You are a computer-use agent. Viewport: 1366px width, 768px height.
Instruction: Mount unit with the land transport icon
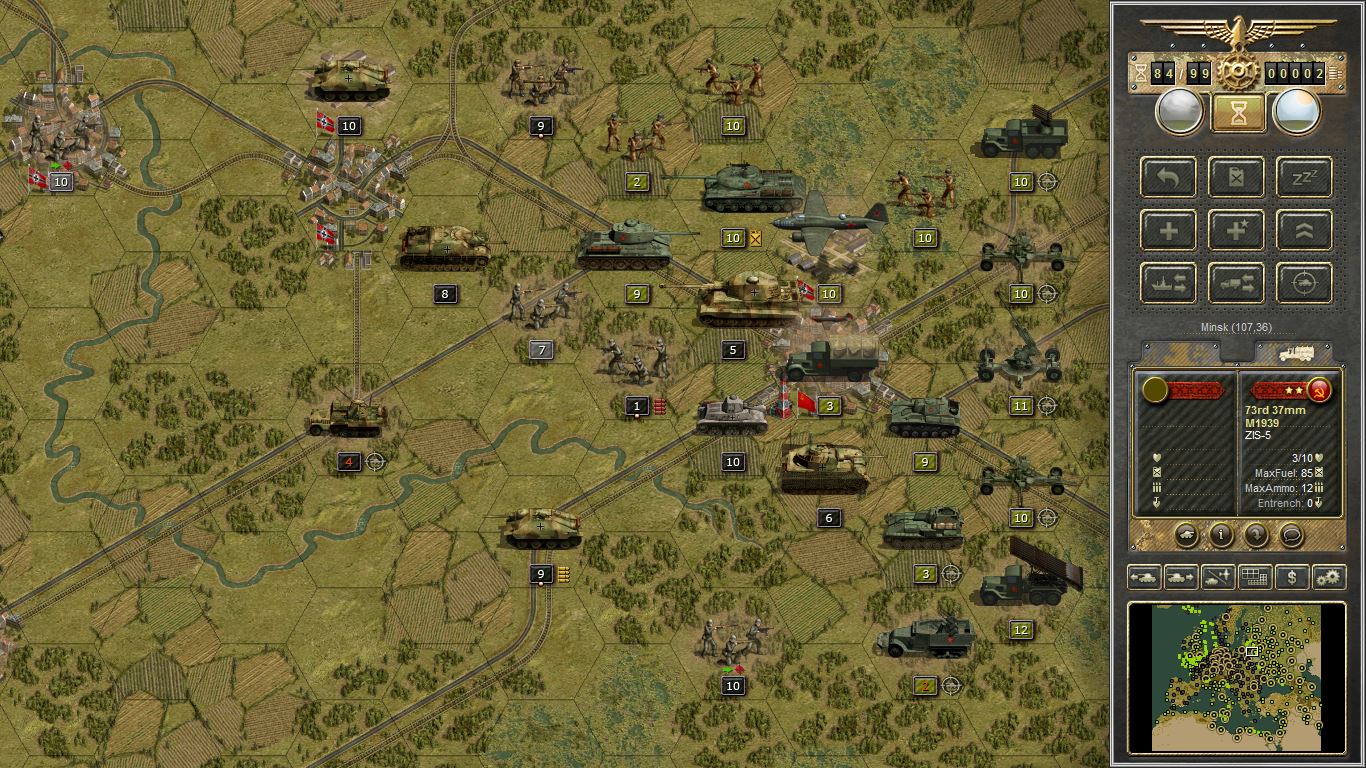point(1237,282)
